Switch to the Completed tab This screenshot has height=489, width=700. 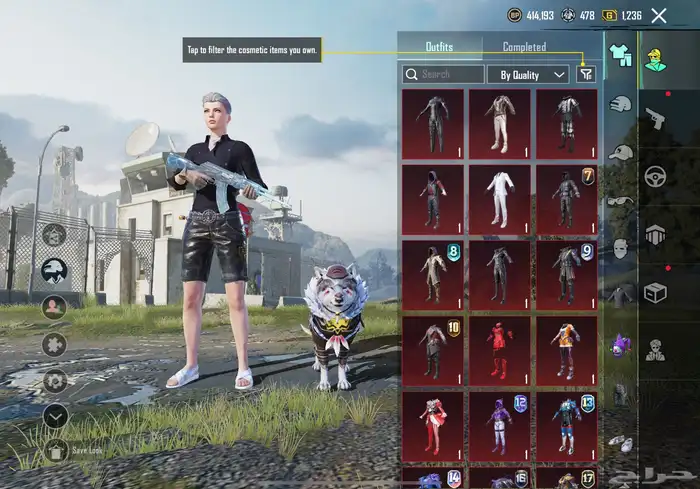point(524,47)
